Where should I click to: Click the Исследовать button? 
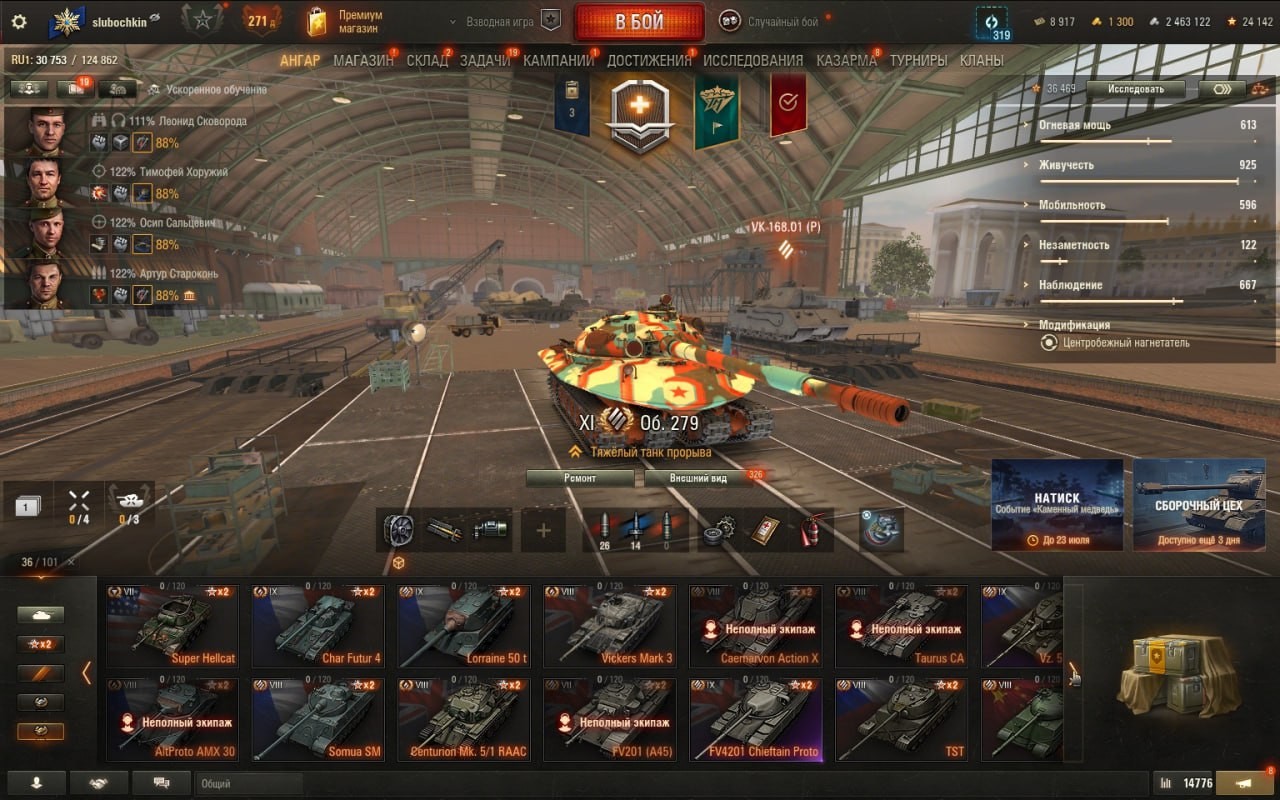click(1135, 89)
